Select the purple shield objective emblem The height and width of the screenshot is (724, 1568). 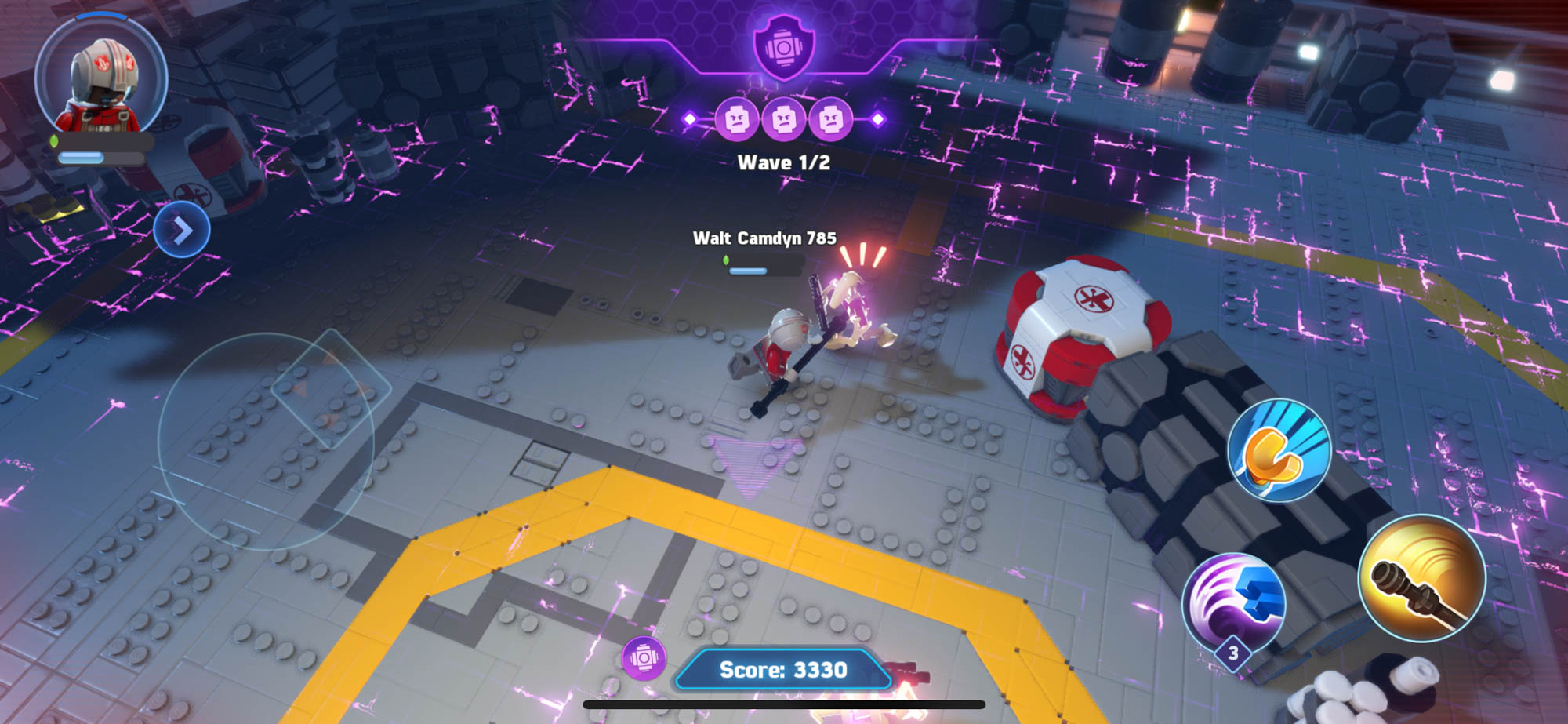pos(783,46)
